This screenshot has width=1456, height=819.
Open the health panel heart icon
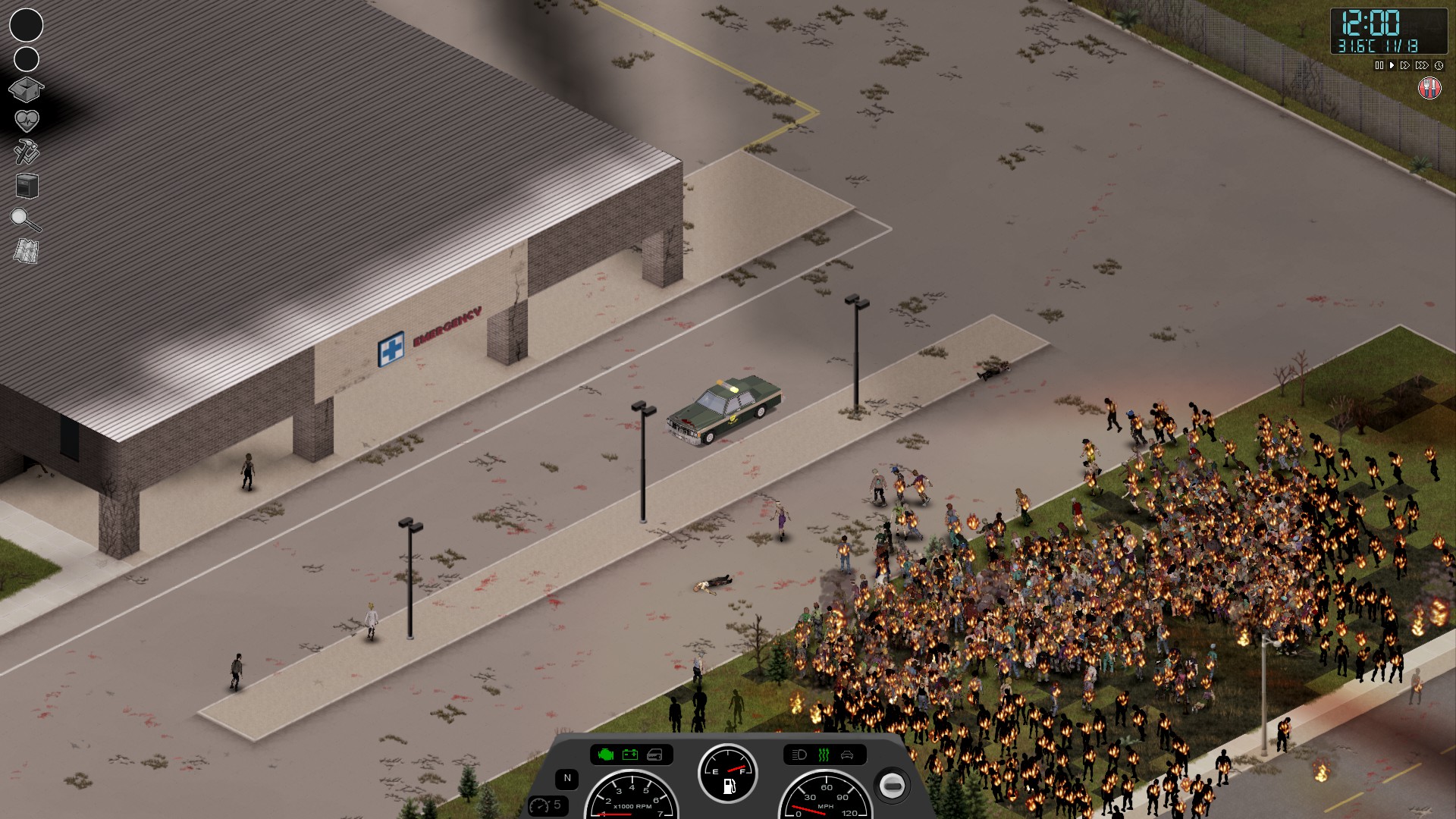[25, 120]
